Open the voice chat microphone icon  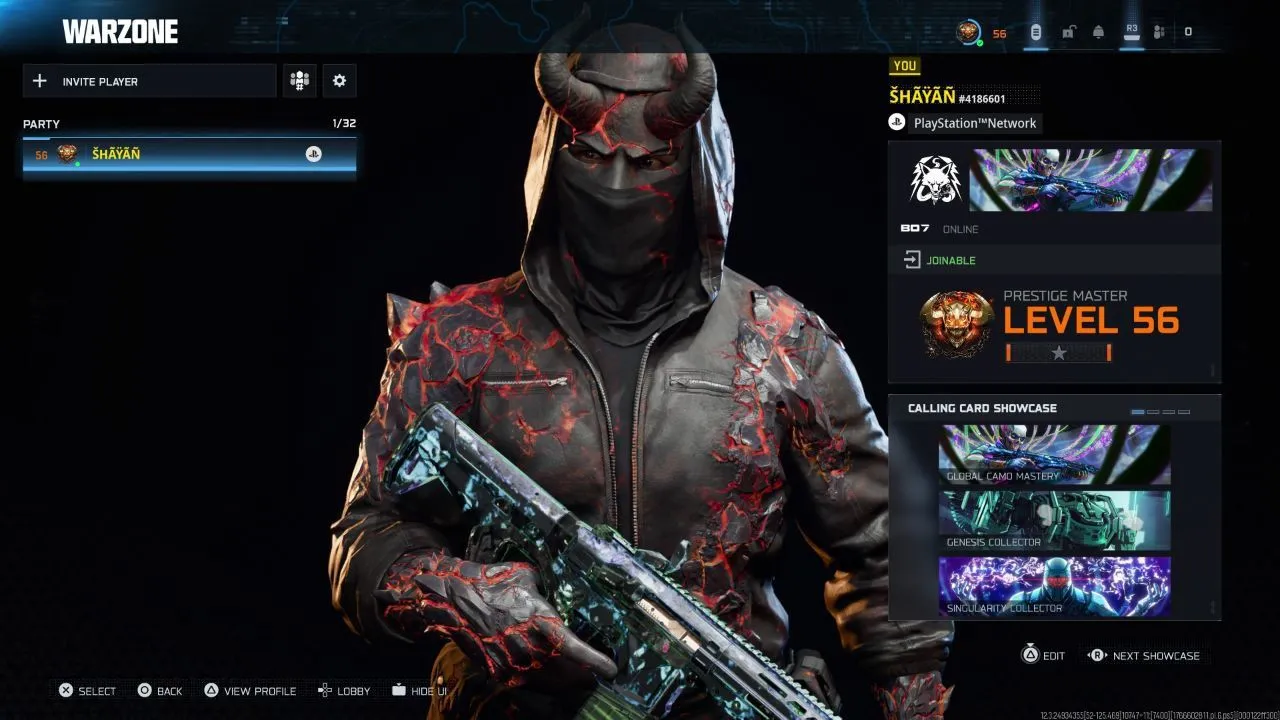pos(1035,31)
